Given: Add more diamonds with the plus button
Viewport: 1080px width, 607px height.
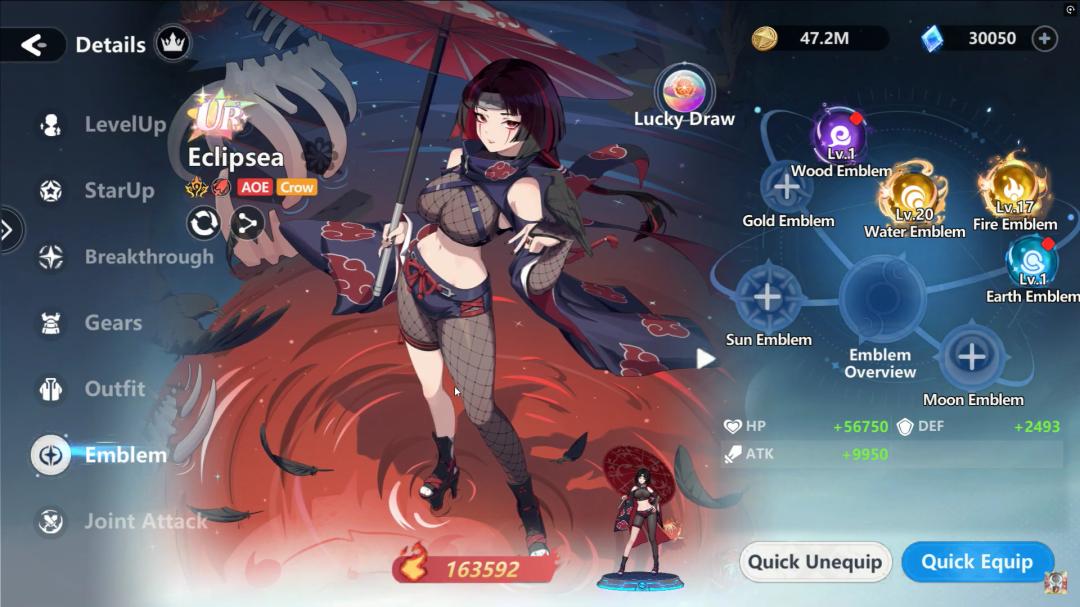Looking at the screenshot, I should click(x=1044, y=39).
